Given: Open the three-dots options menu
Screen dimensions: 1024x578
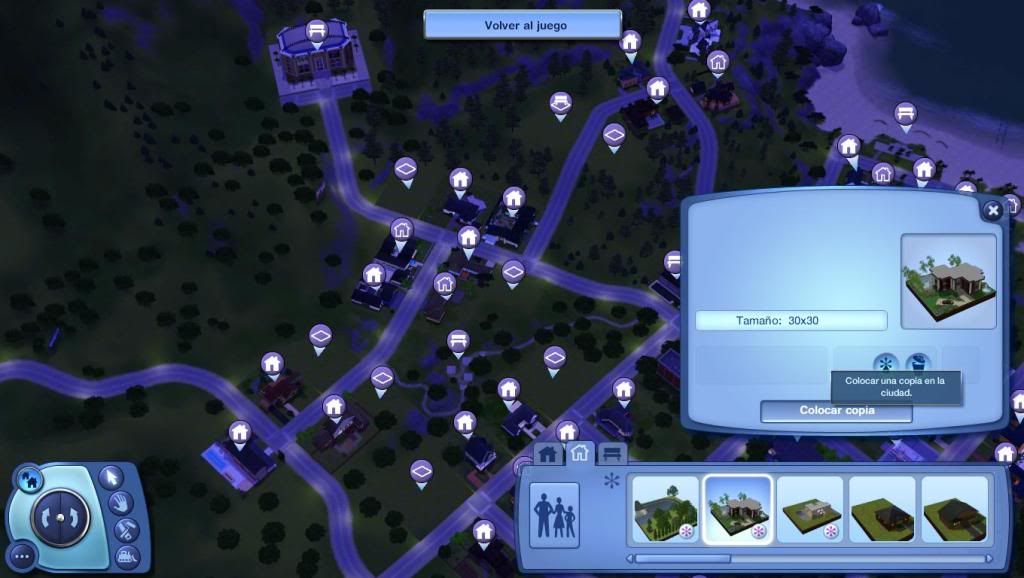Looking at the screenshot, I should pyautogui.click(x=24, y=556).
